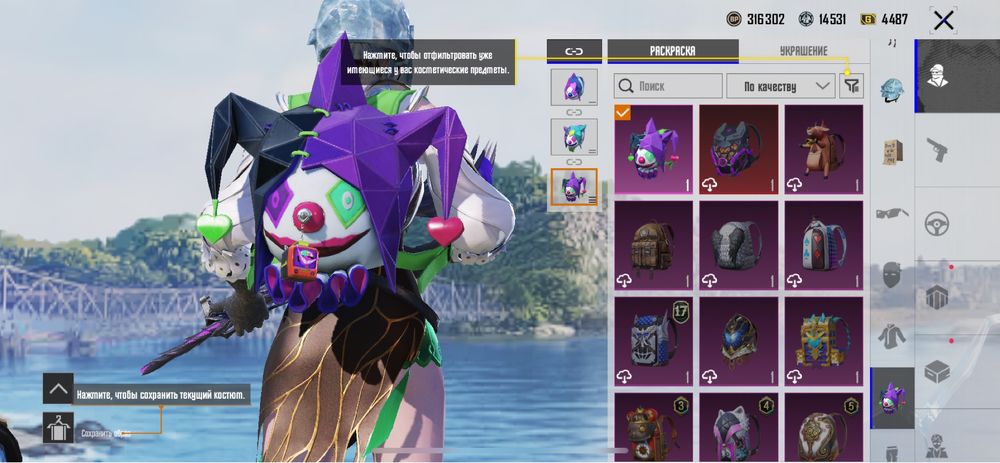Select the backpack with the level 17 badge

click(x=654, y=340)
